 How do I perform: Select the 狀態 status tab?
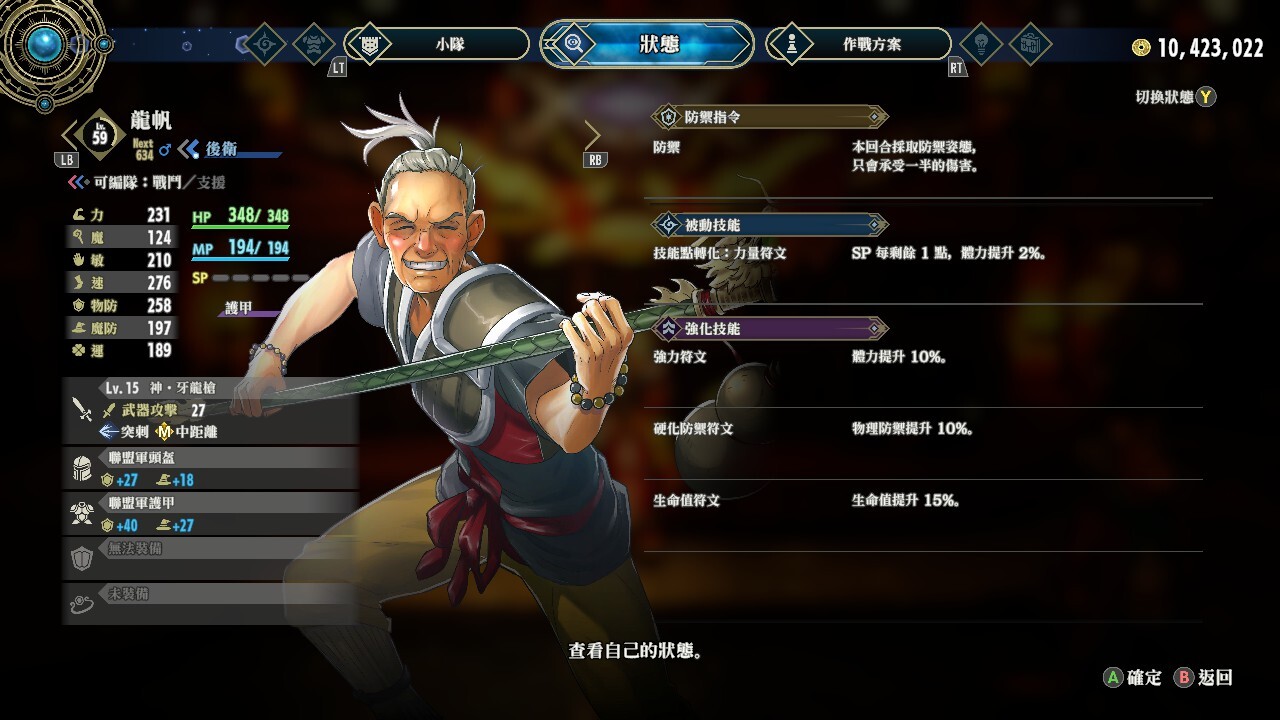[x=648, y=44]
